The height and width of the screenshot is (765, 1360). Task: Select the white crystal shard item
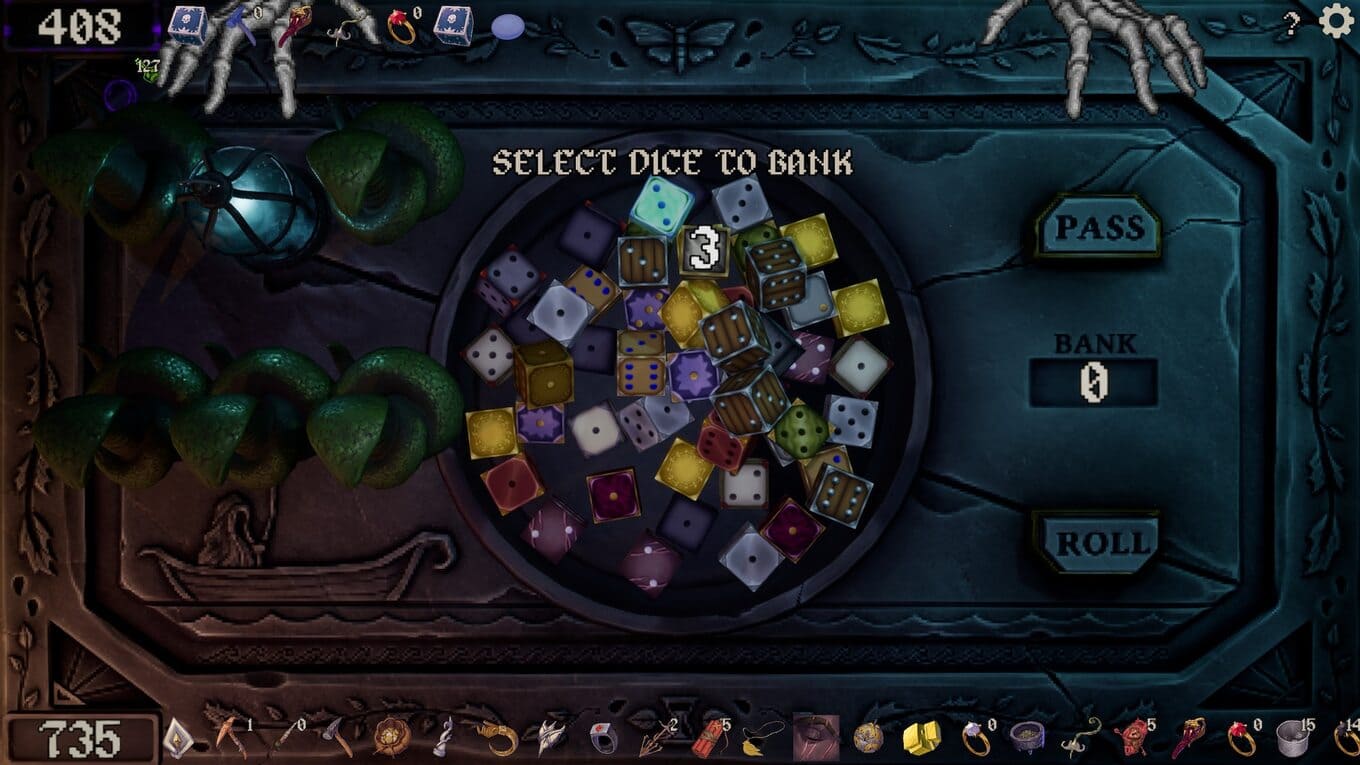(x=175, y=739)
